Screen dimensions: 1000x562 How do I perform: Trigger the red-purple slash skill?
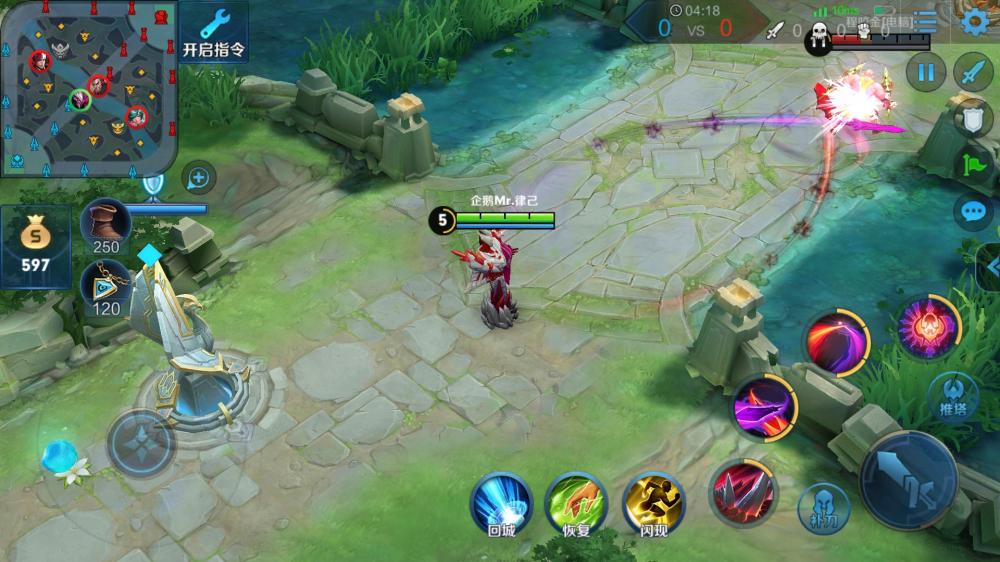tap(838, 343)
